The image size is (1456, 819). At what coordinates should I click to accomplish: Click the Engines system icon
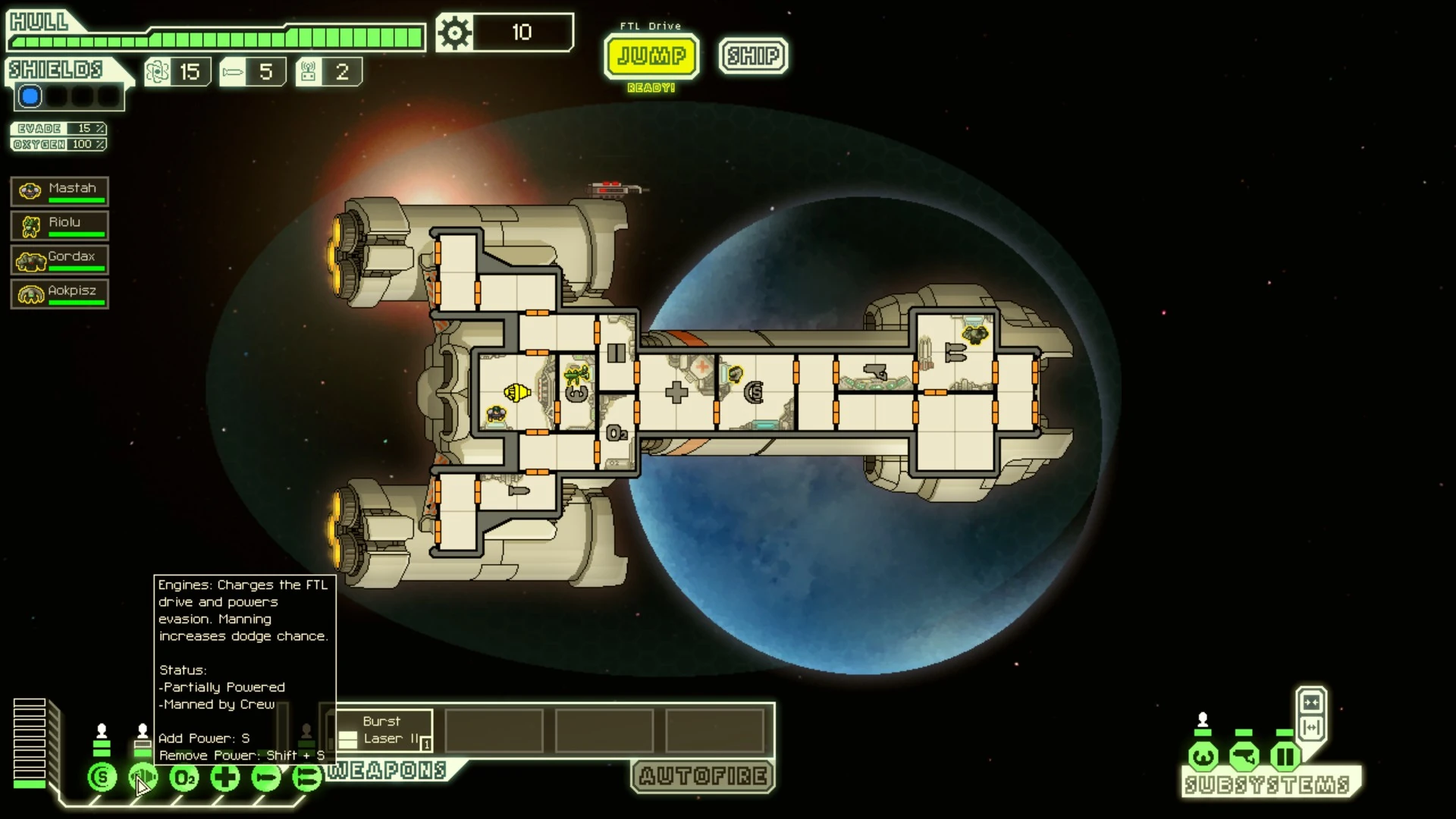pos(143,777)
